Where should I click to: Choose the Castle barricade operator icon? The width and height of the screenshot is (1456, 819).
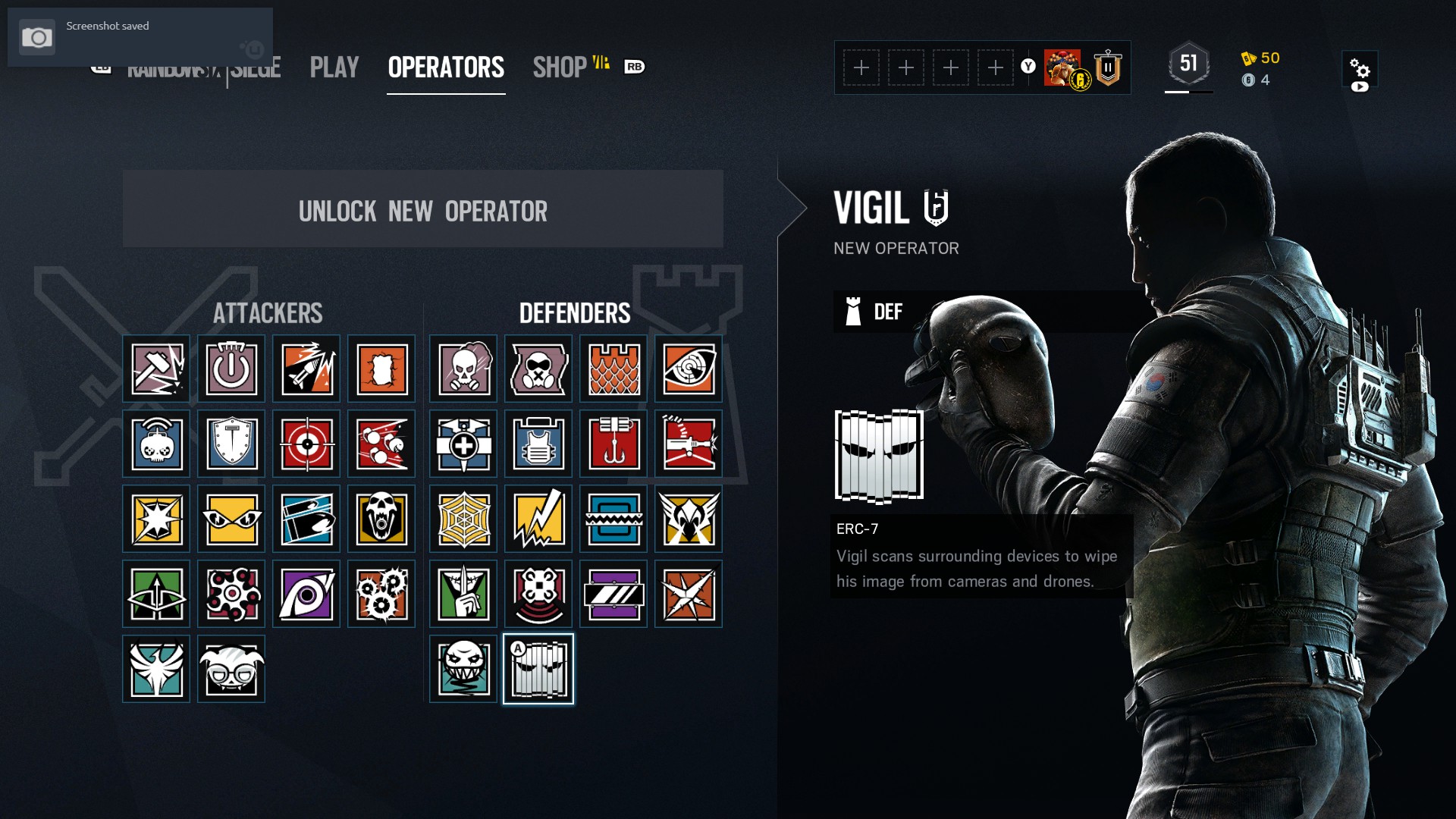pyautogui.click(x=613, y=369)
